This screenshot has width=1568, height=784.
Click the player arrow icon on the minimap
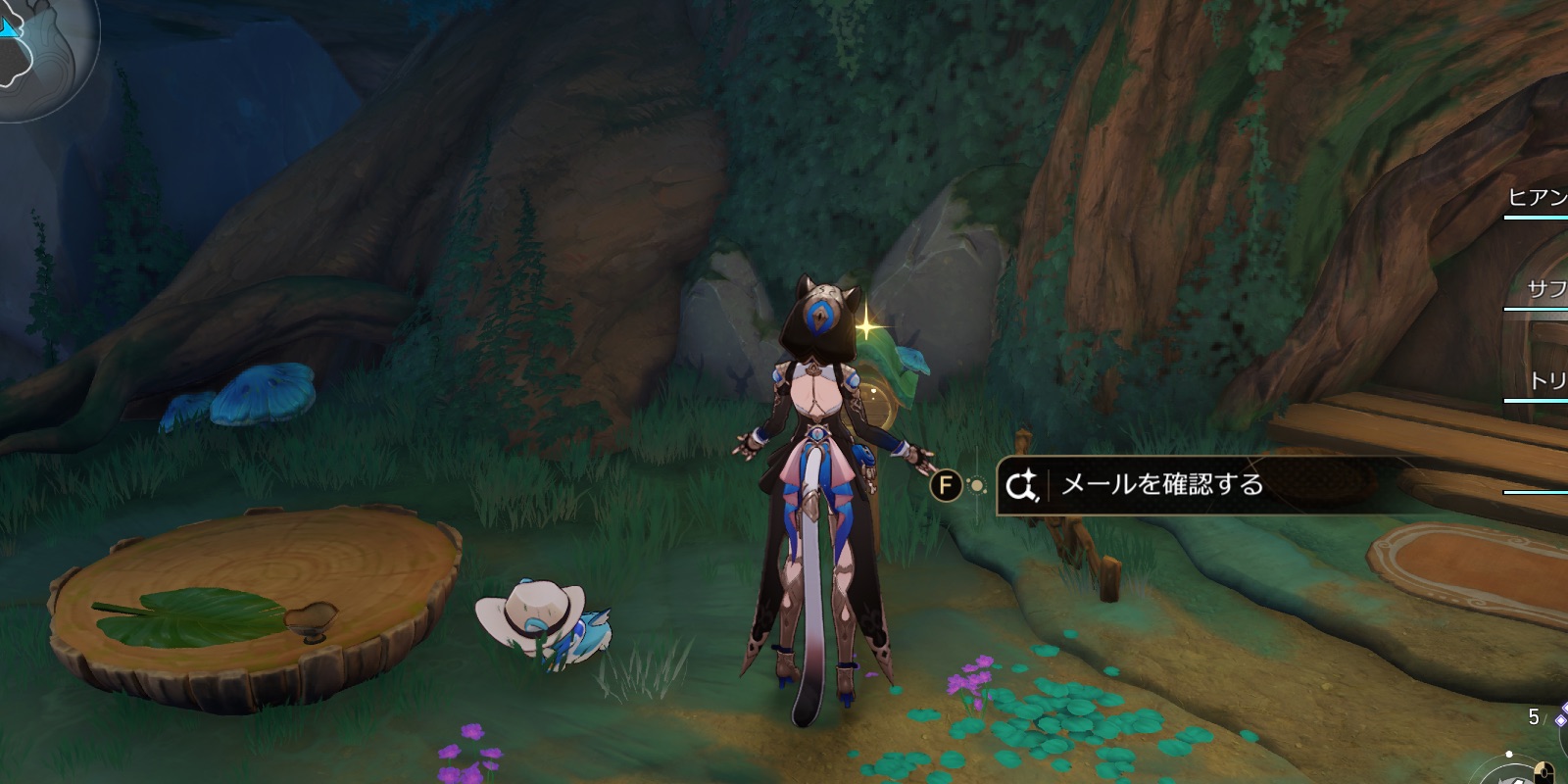point(10,29)
